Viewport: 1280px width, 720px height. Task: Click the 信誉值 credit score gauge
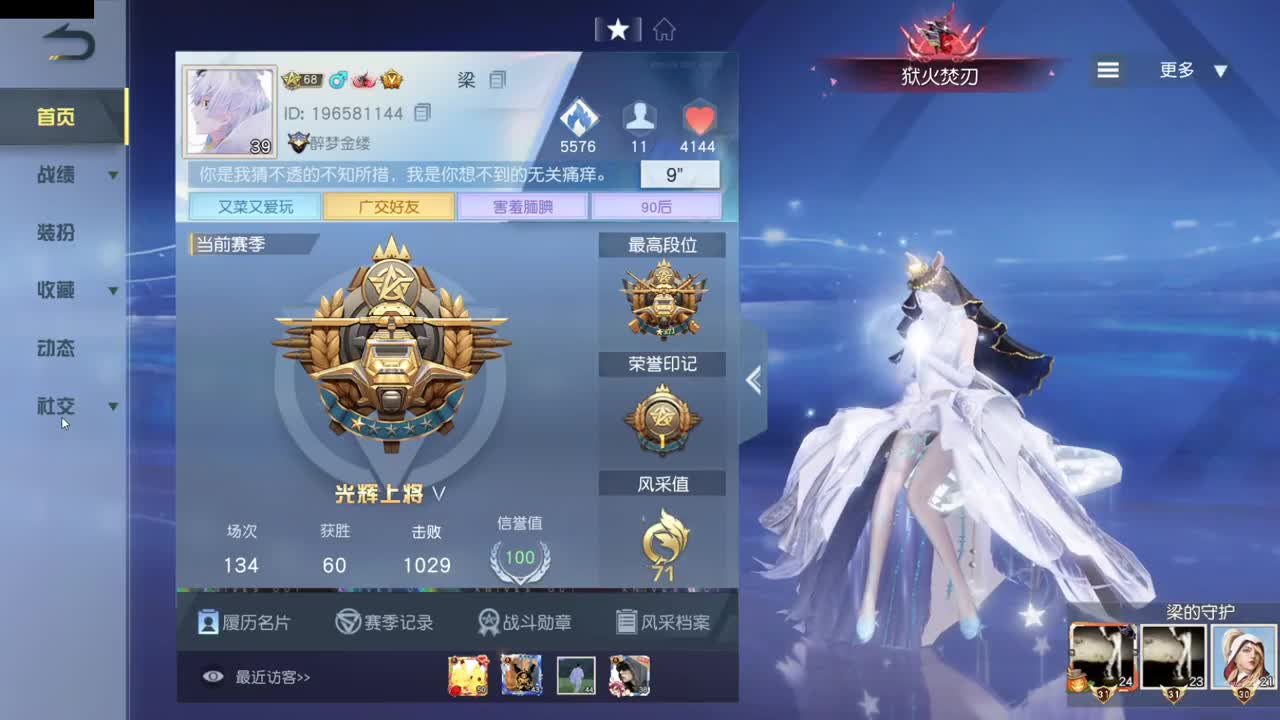click(519, 557)
